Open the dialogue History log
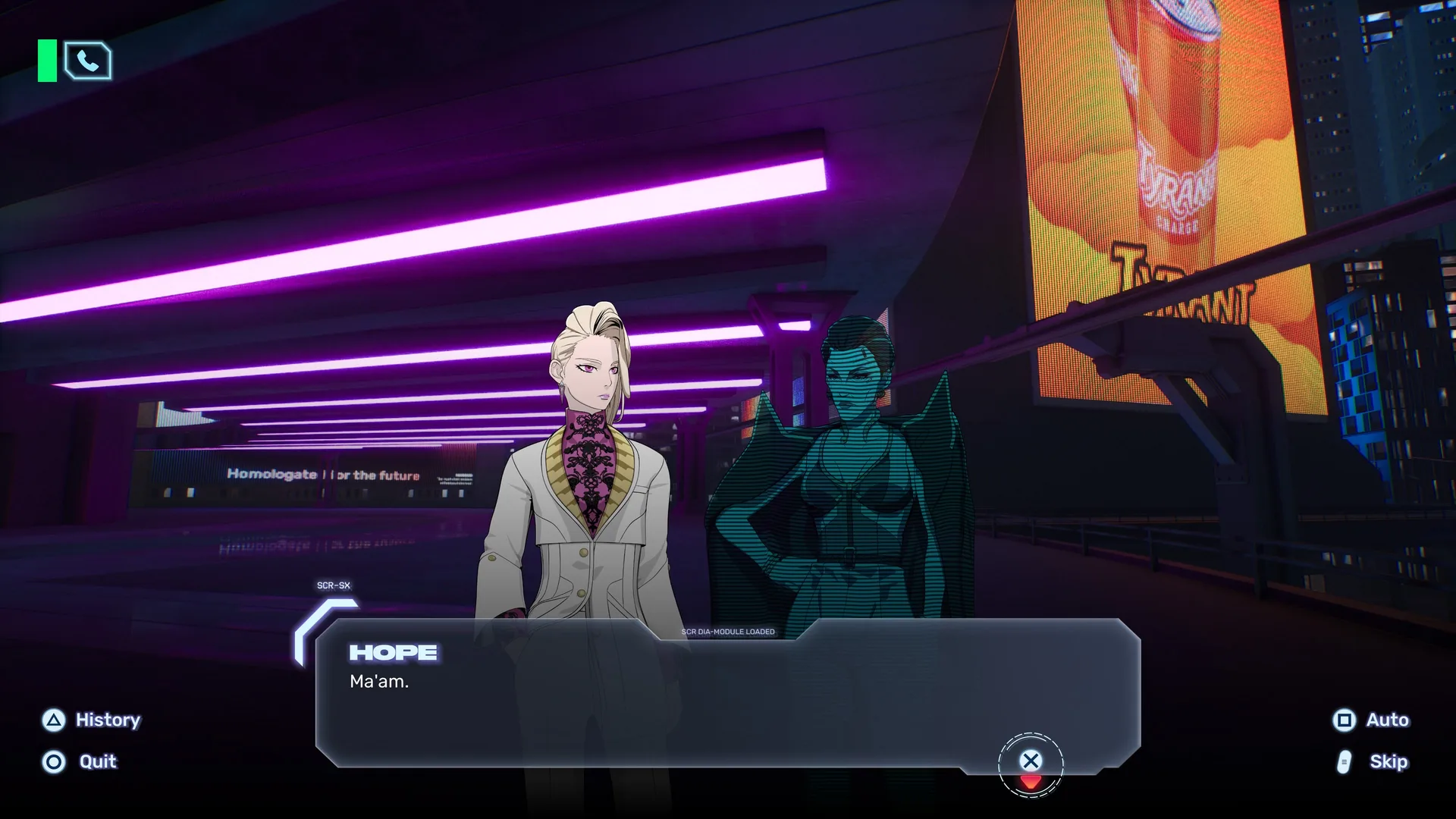 click(x=92, y=720)
